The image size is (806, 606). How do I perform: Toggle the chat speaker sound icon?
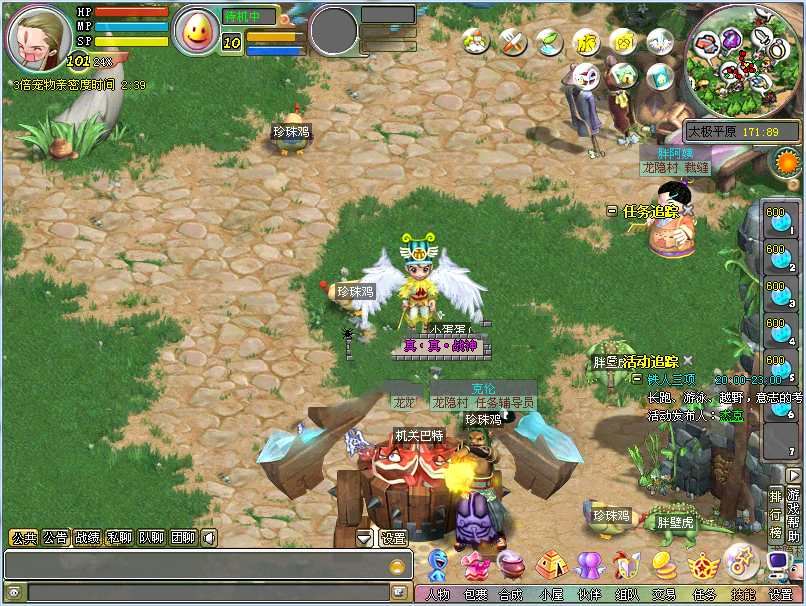[x=209, y=538]
